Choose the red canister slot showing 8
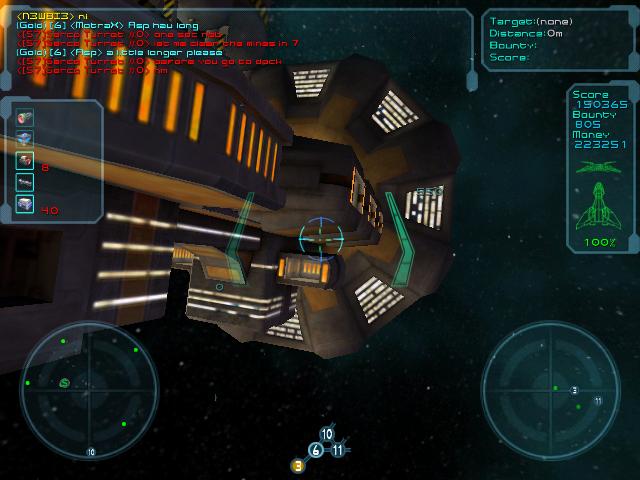The image size is (640, 480). [25, 160]
